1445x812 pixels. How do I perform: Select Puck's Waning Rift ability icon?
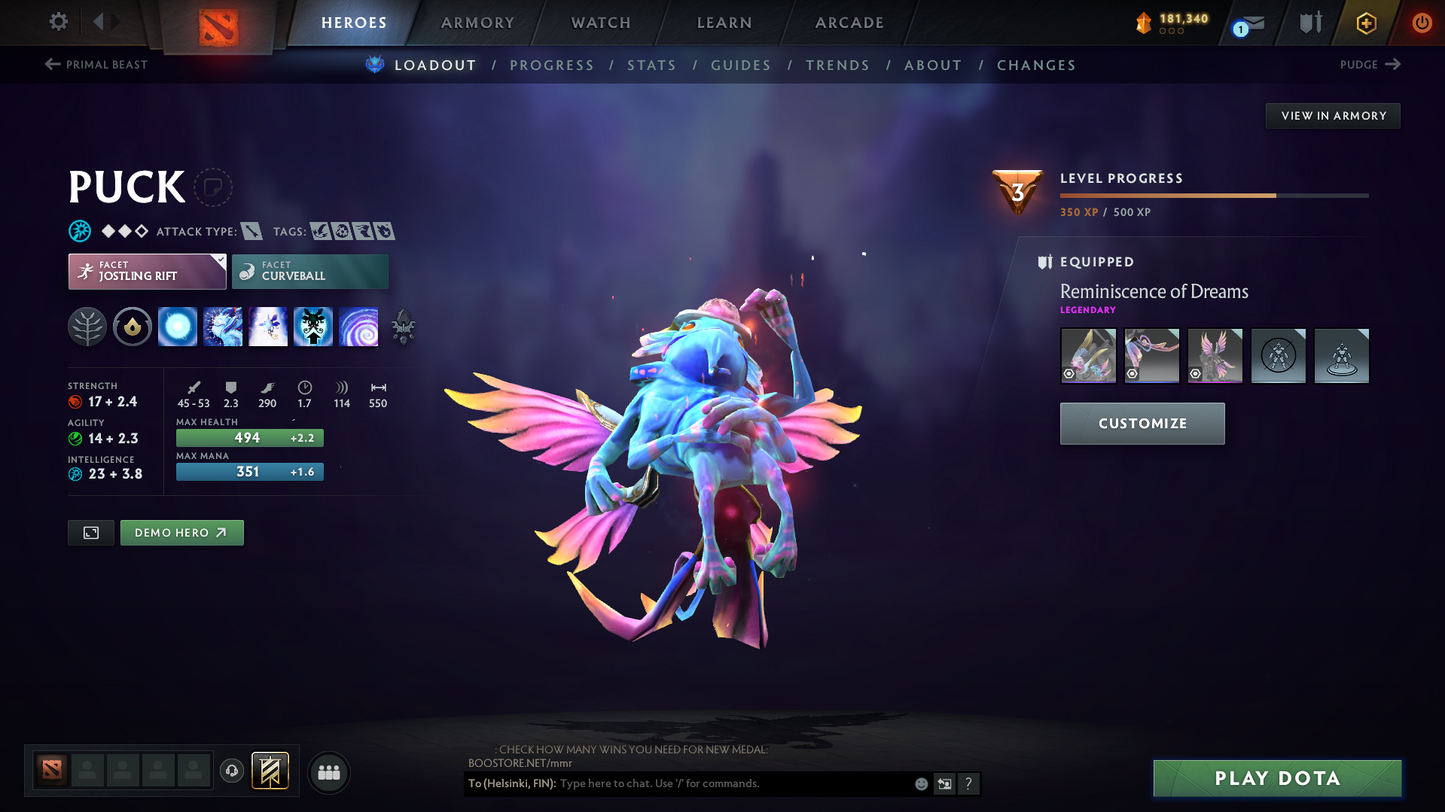pyautogui.click(x=222, y=327)
